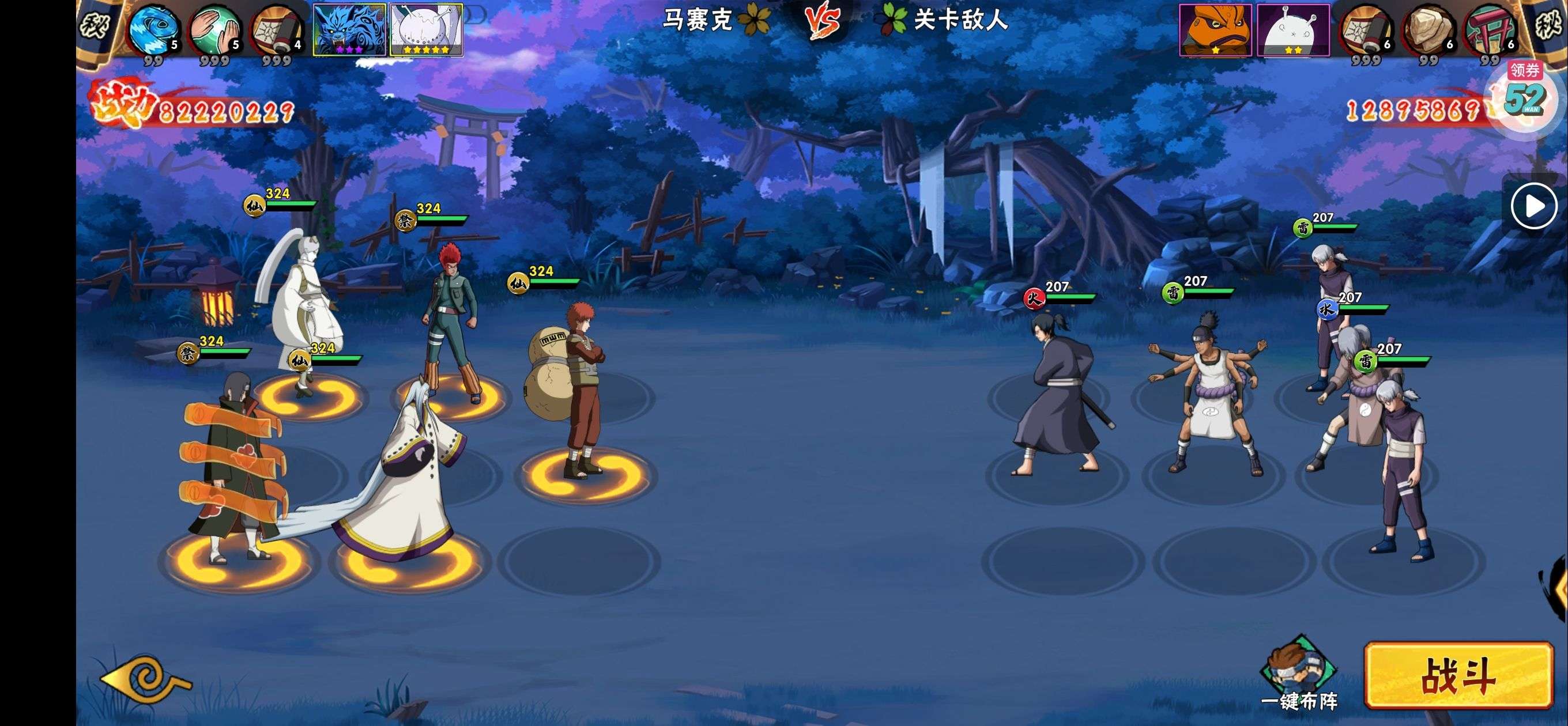Viewport: 1568px width, 726px height.
Task: View the five-star white slug summon card
Action: pos(426,29)
